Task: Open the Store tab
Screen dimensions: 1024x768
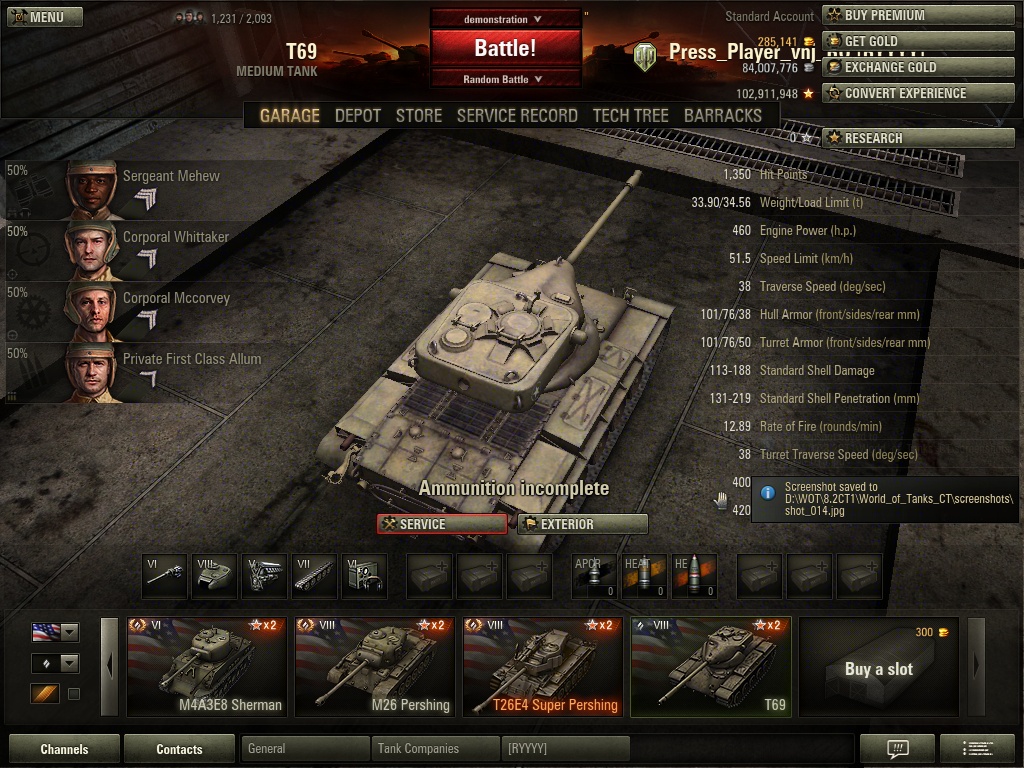Action: pos(418,115)
